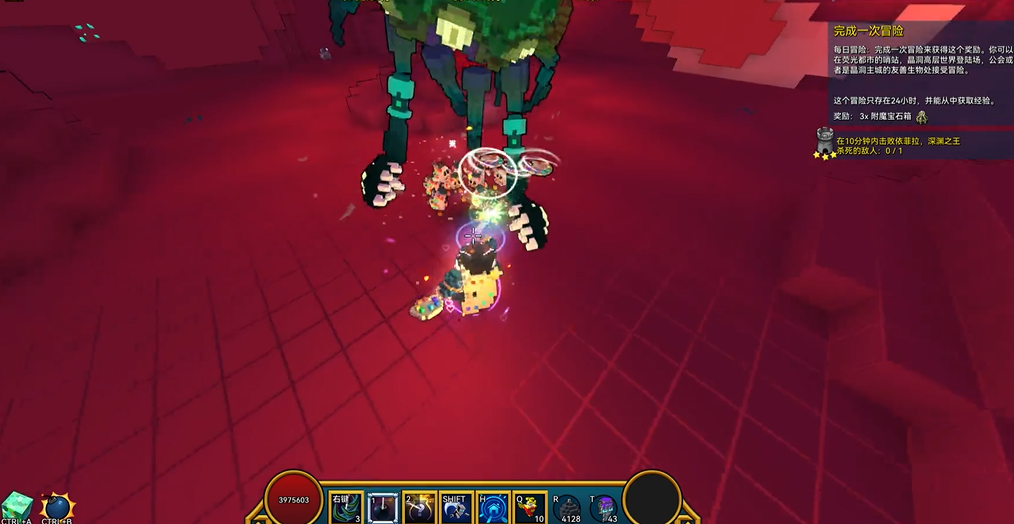This screenshot has height=524, width=1014.
Task: Use the Q flask with 10 charges
Action: tap(530, 507)
